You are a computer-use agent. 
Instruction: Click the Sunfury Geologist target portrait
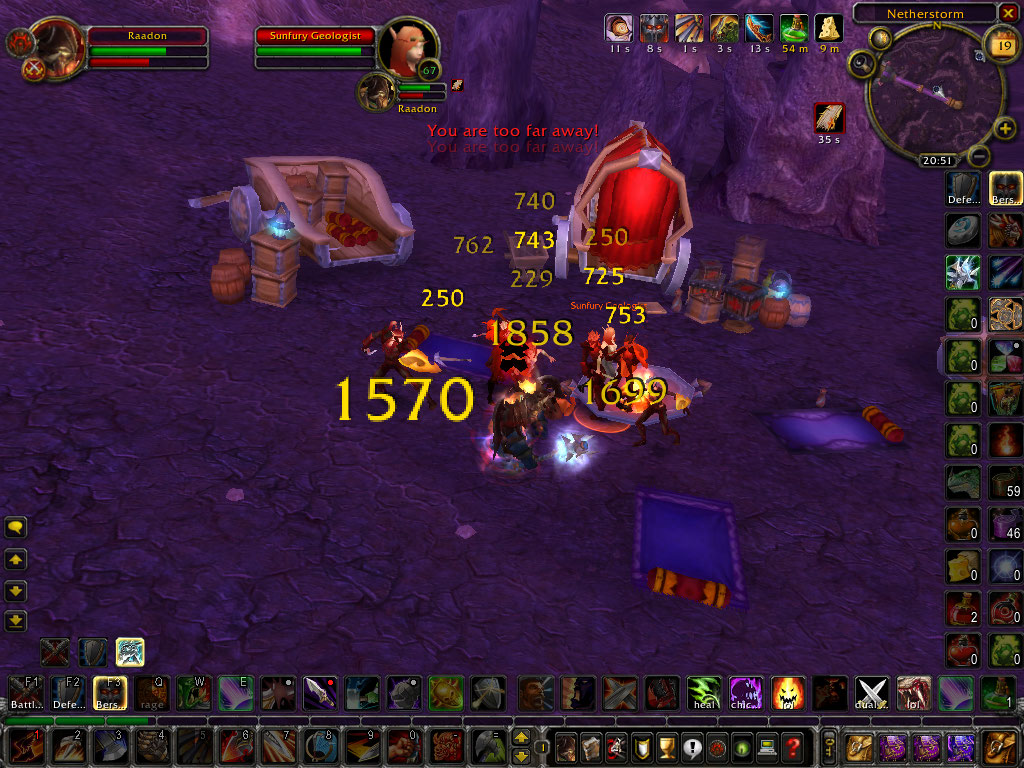pos(408,46)
